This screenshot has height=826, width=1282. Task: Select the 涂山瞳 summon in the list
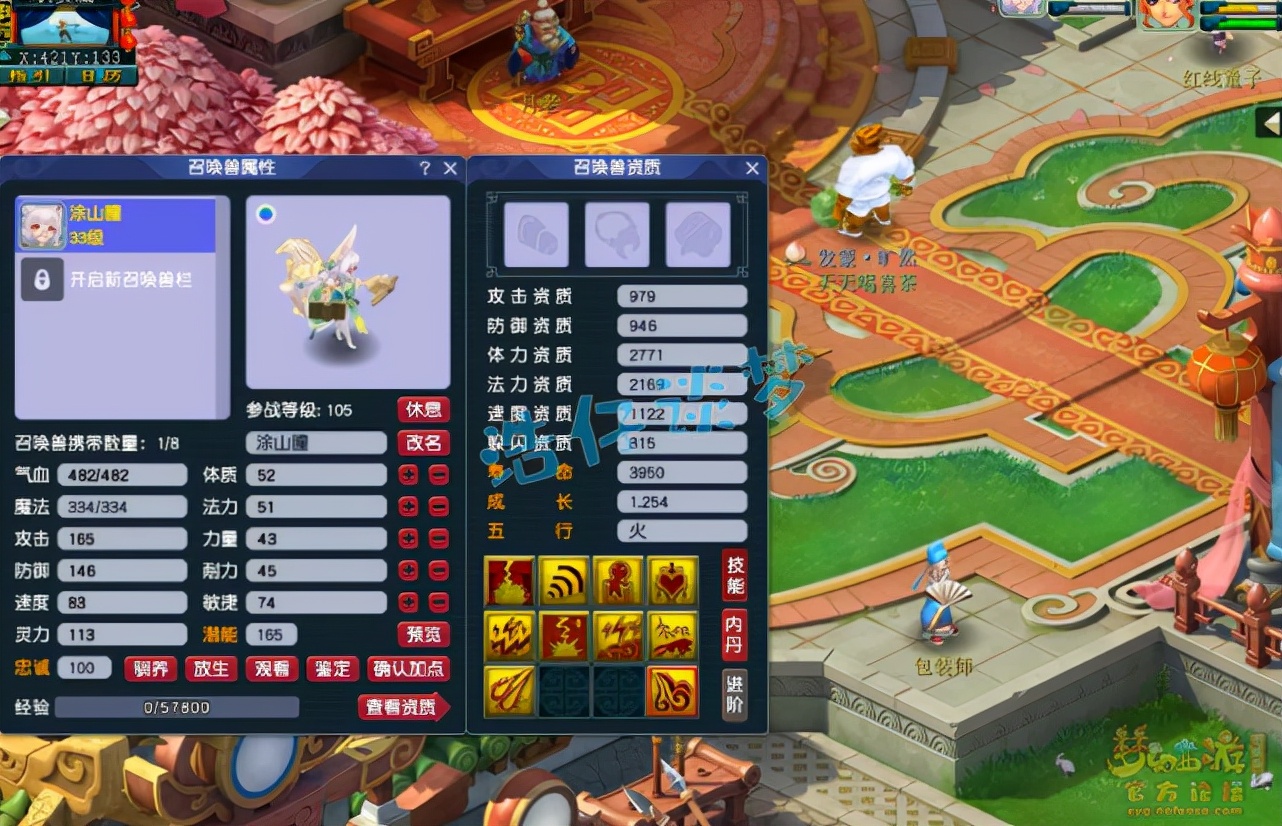pos(117,225)
